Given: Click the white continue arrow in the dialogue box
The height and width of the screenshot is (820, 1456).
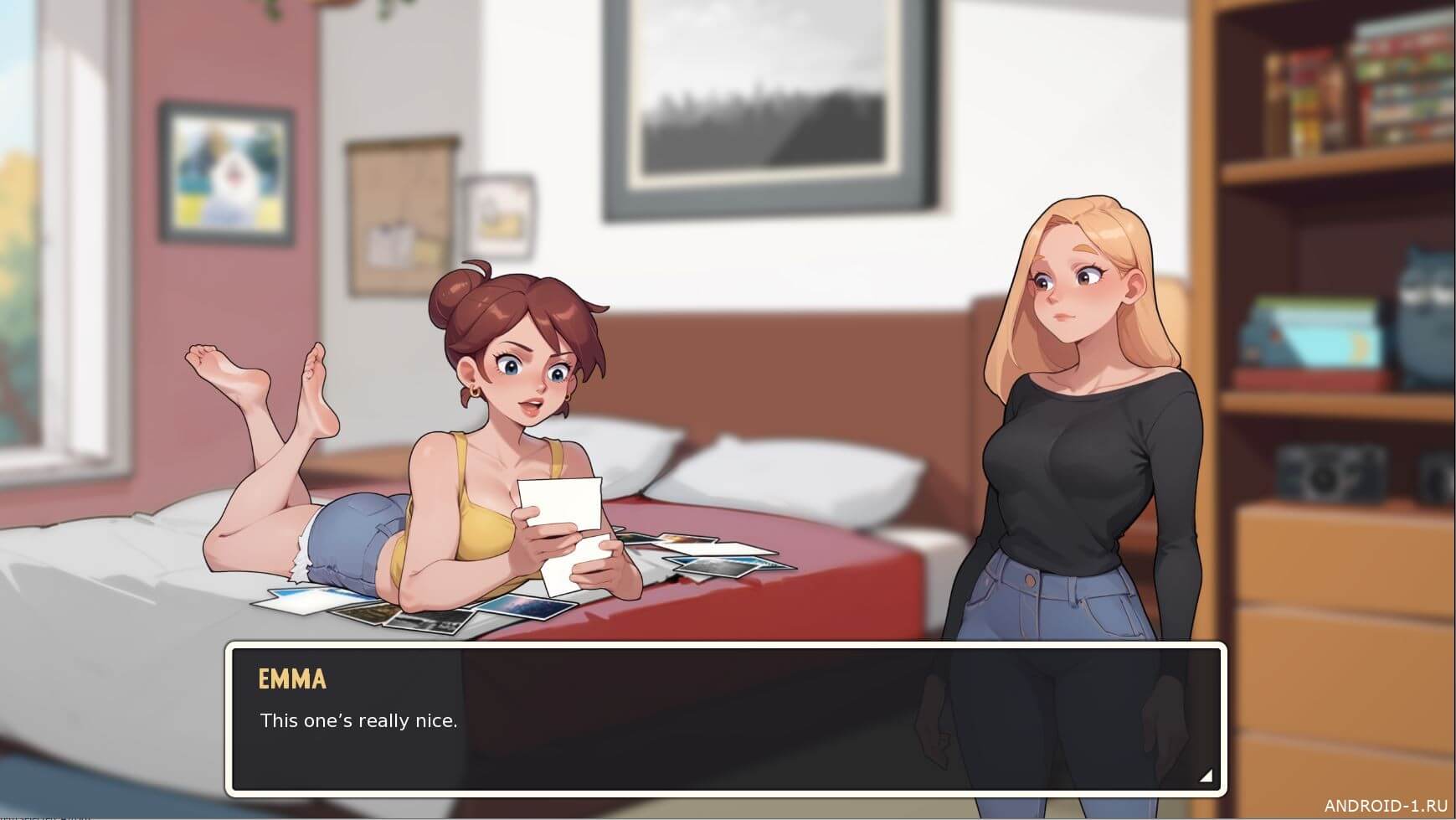Looking at the screenshot, I should pyautogui.click(x=1205, y=776).
